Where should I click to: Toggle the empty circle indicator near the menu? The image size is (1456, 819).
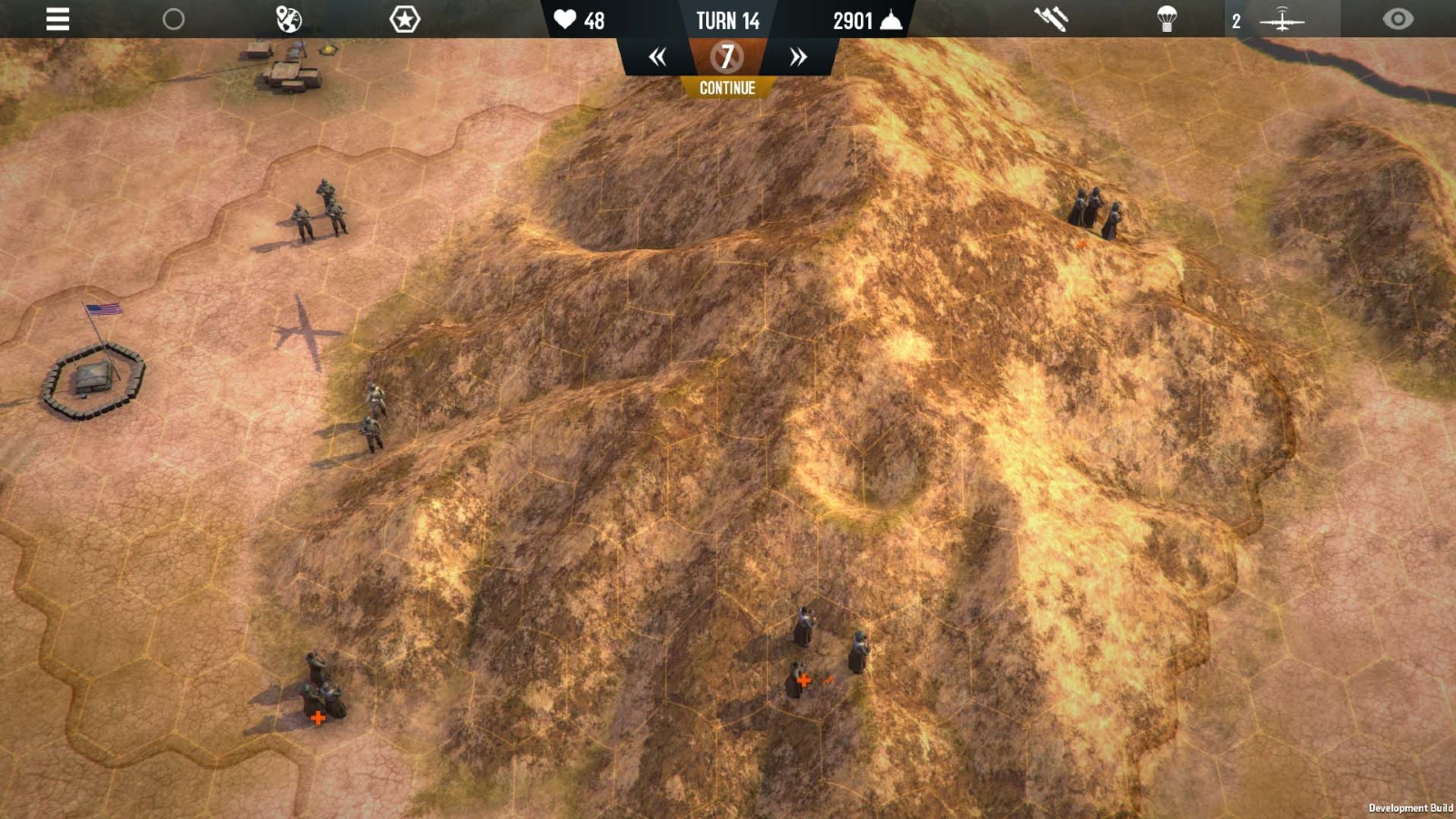[x=173, y=18]
